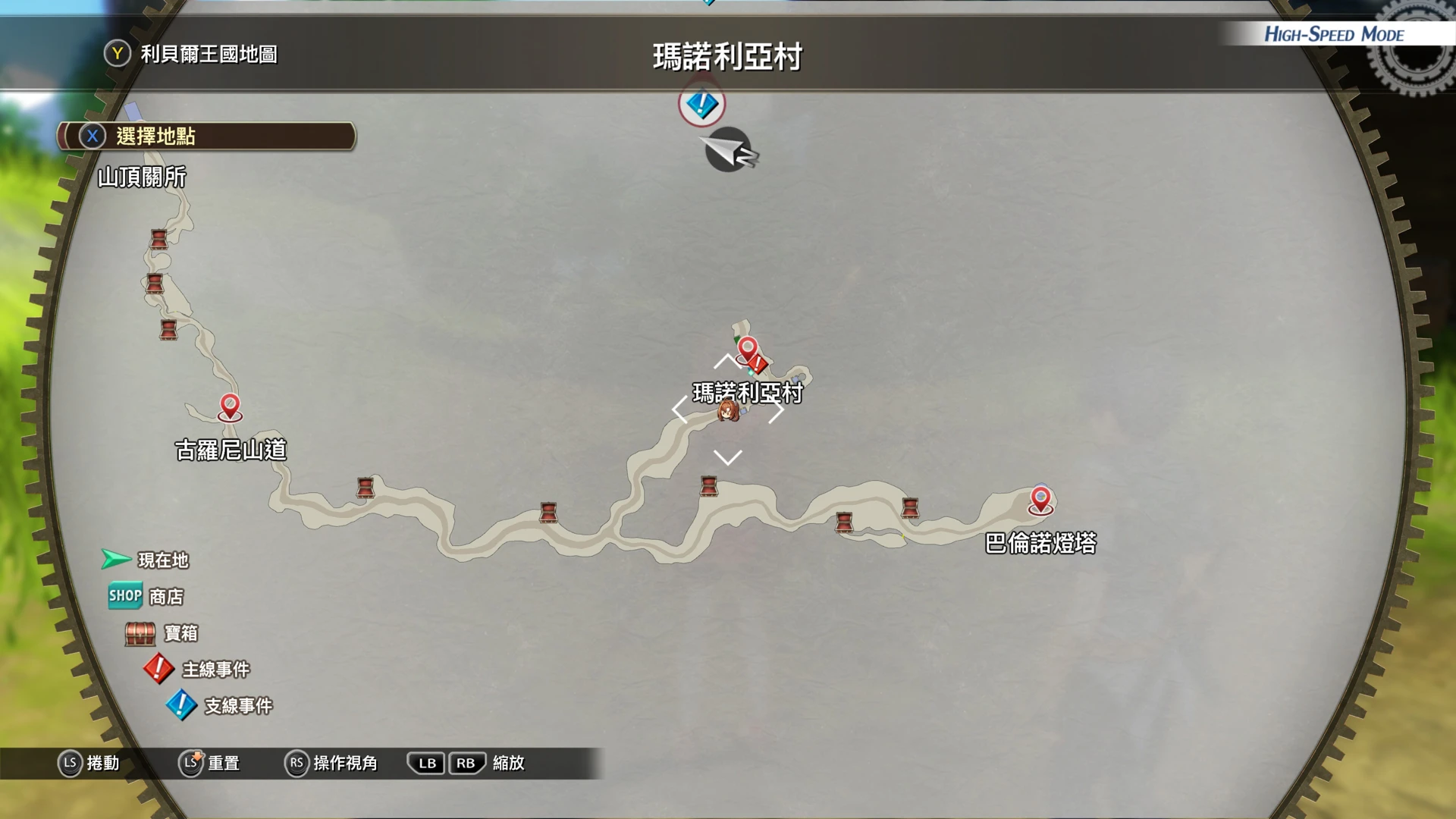Select the 古羅尼山道 red location pin
The width and height of the screenshot is (1456, 819).
click(x=230, y=406)
